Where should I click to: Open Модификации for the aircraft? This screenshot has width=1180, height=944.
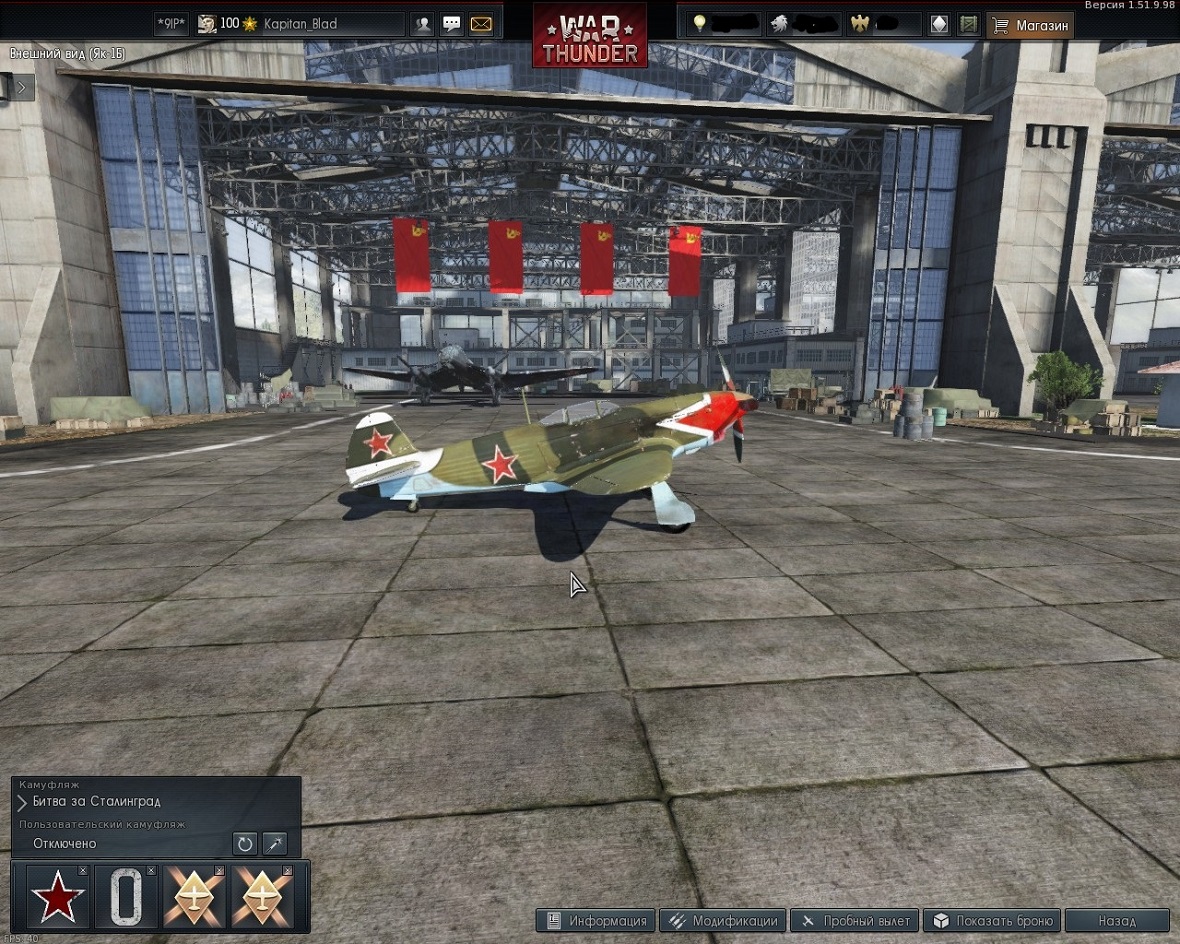pyautogui.click(x=723, y=921)
